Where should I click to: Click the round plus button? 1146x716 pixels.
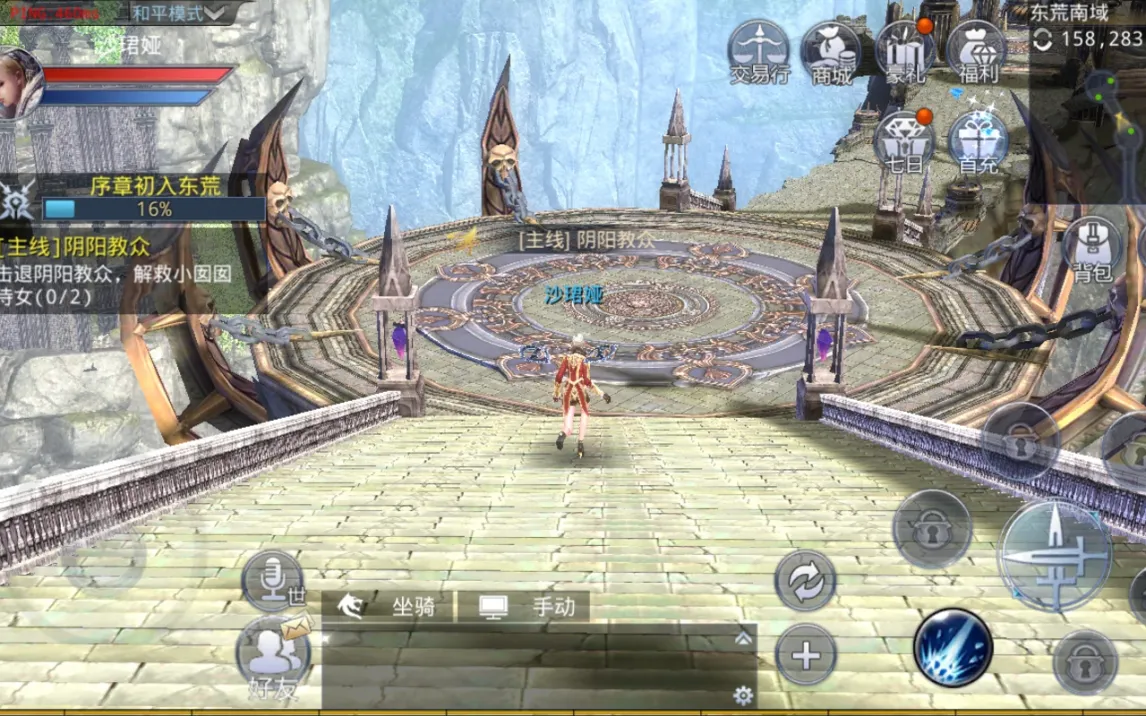806,655
